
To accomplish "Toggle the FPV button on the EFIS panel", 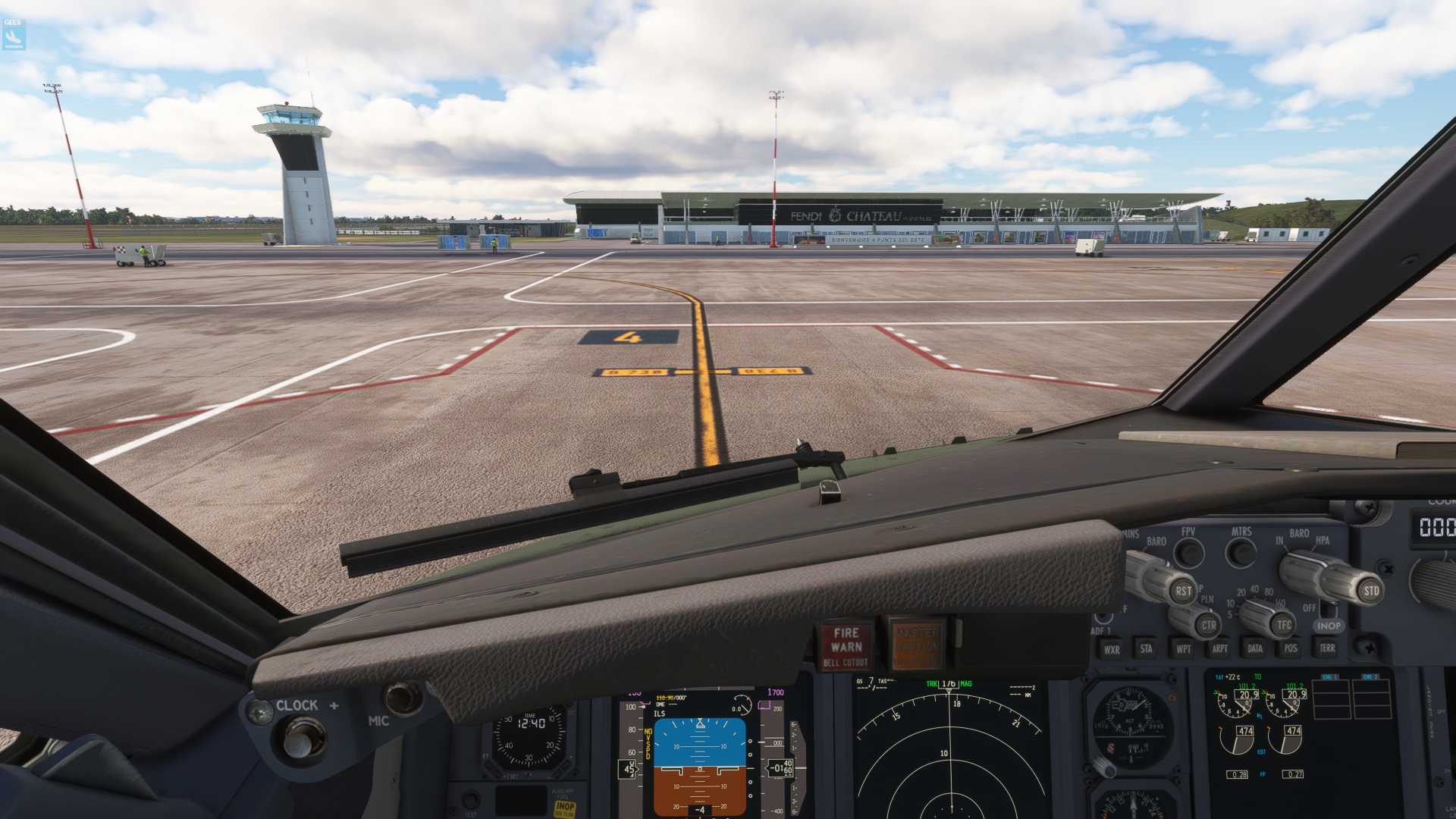I will (x=1189, y=553).
